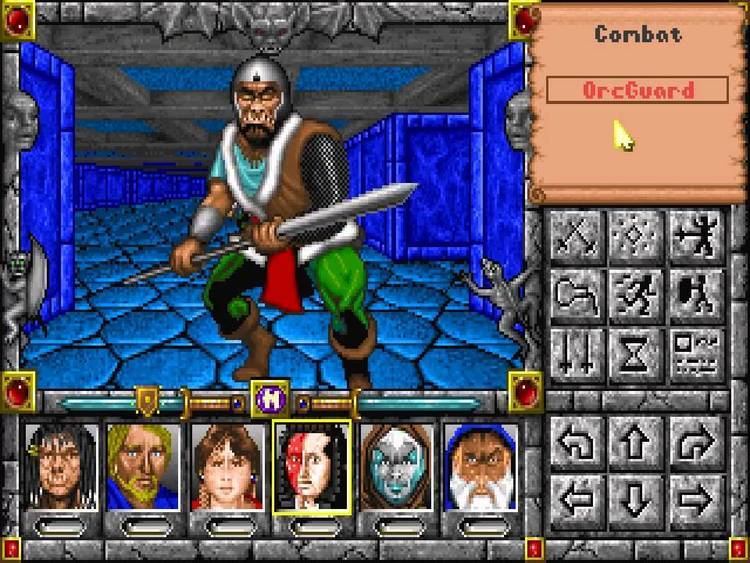This screenshot has width=750, height=563.
Task: Step backward with the down arrow
Action: coord(637,495)
